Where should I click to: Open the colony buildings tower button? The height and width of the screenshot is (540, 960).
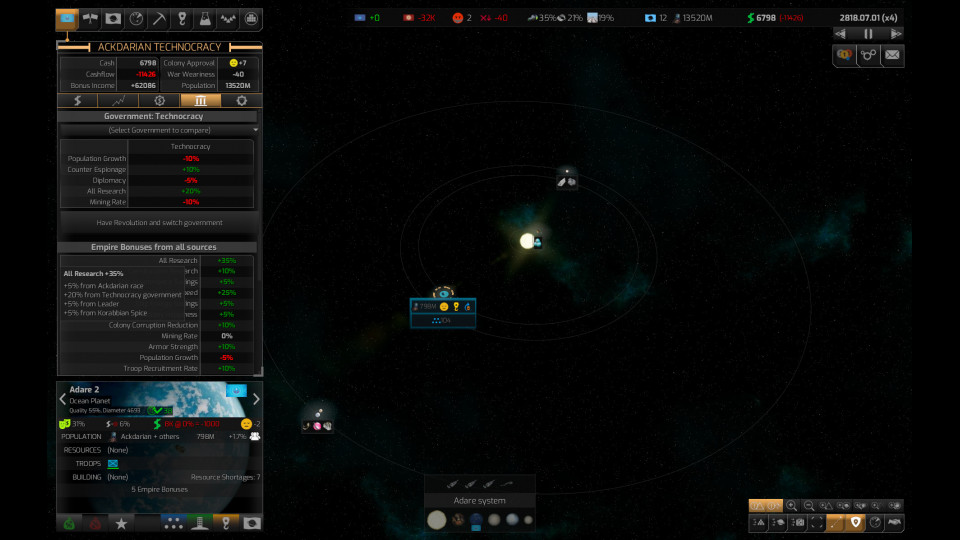[199, 522]
